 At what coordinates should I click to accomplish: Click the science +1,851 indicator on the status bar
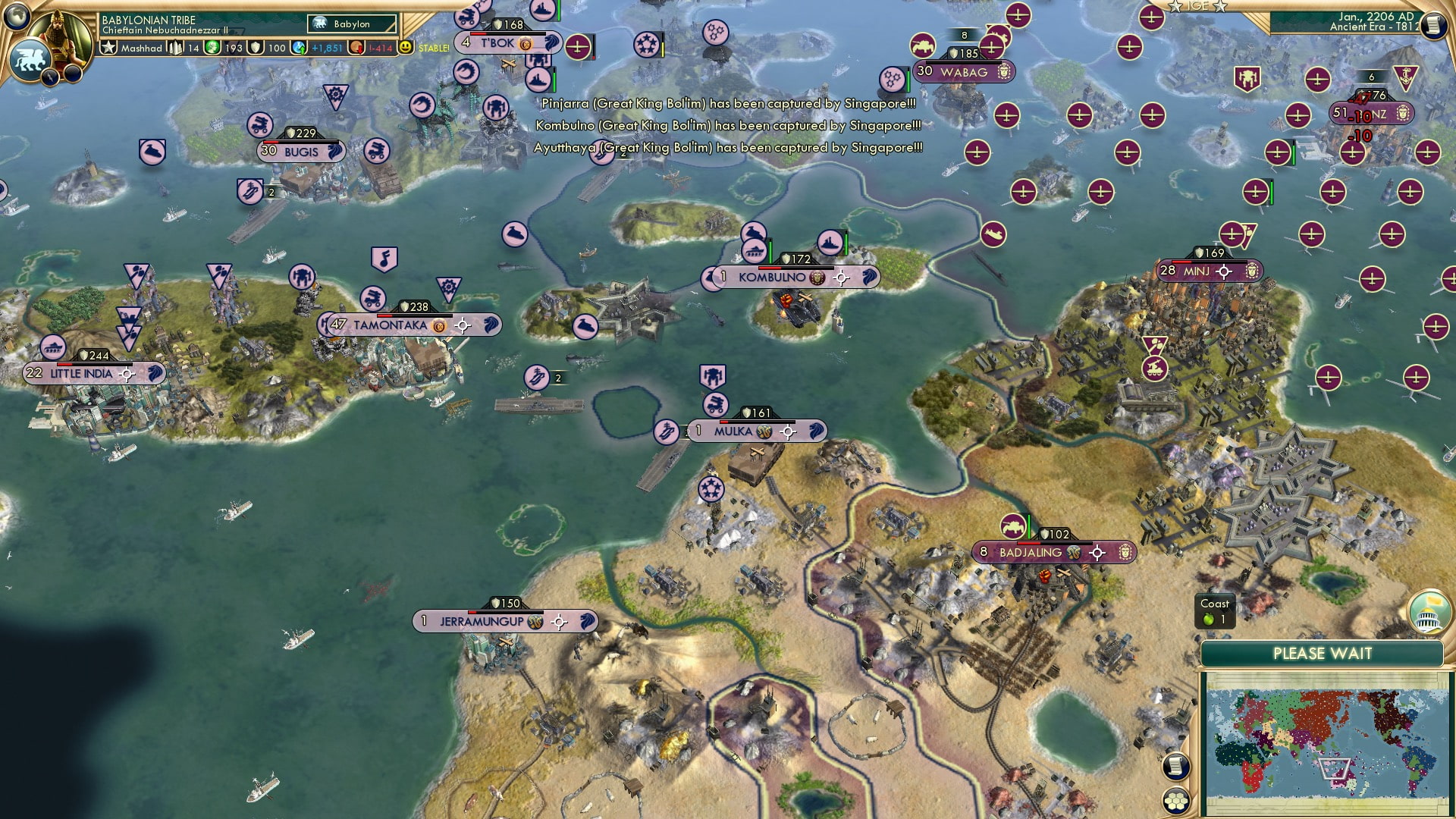[x=326, y=49]
